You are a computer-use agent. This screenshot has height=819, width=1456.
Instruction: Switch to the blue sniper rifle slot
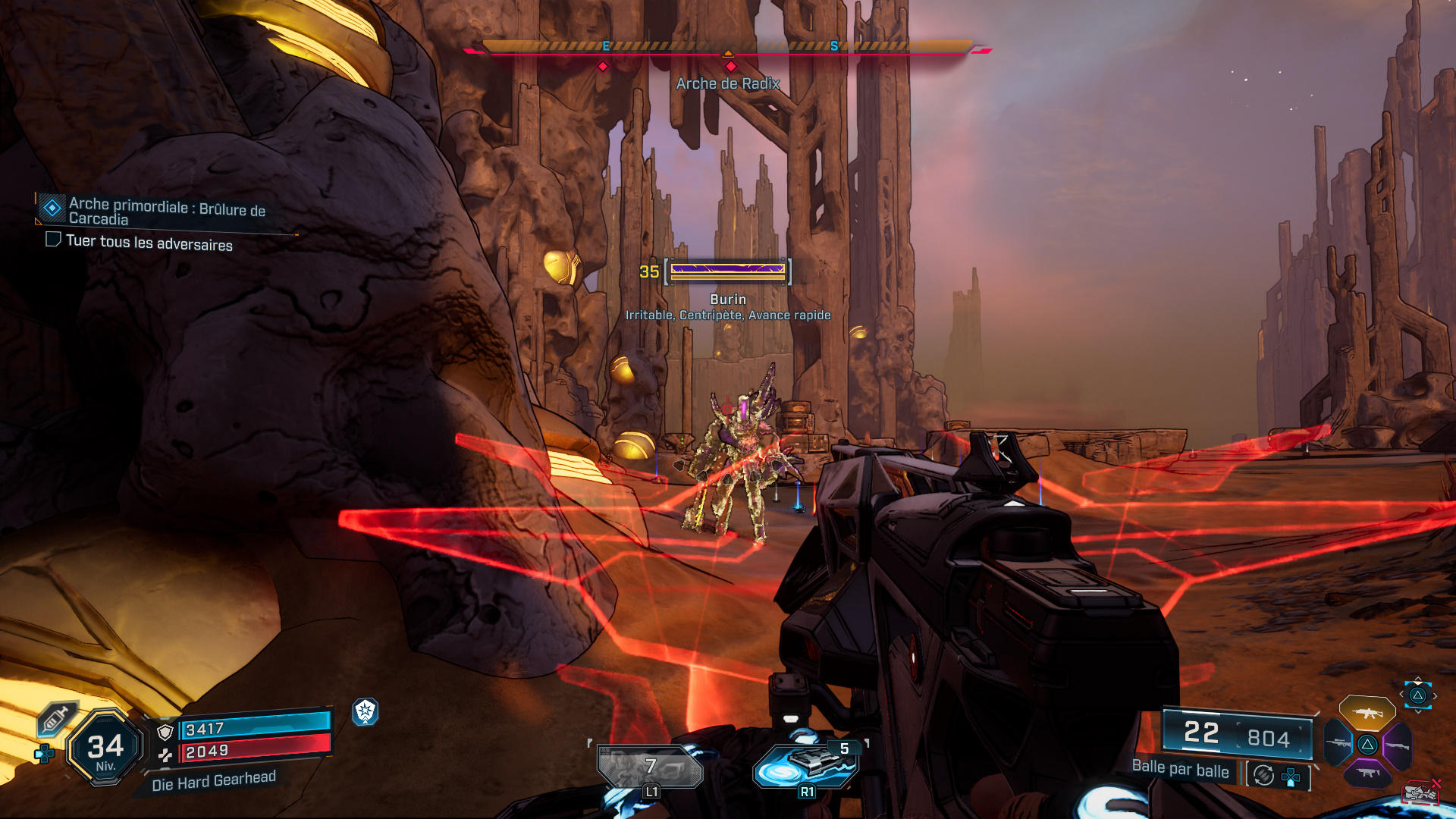[1338, 743]
